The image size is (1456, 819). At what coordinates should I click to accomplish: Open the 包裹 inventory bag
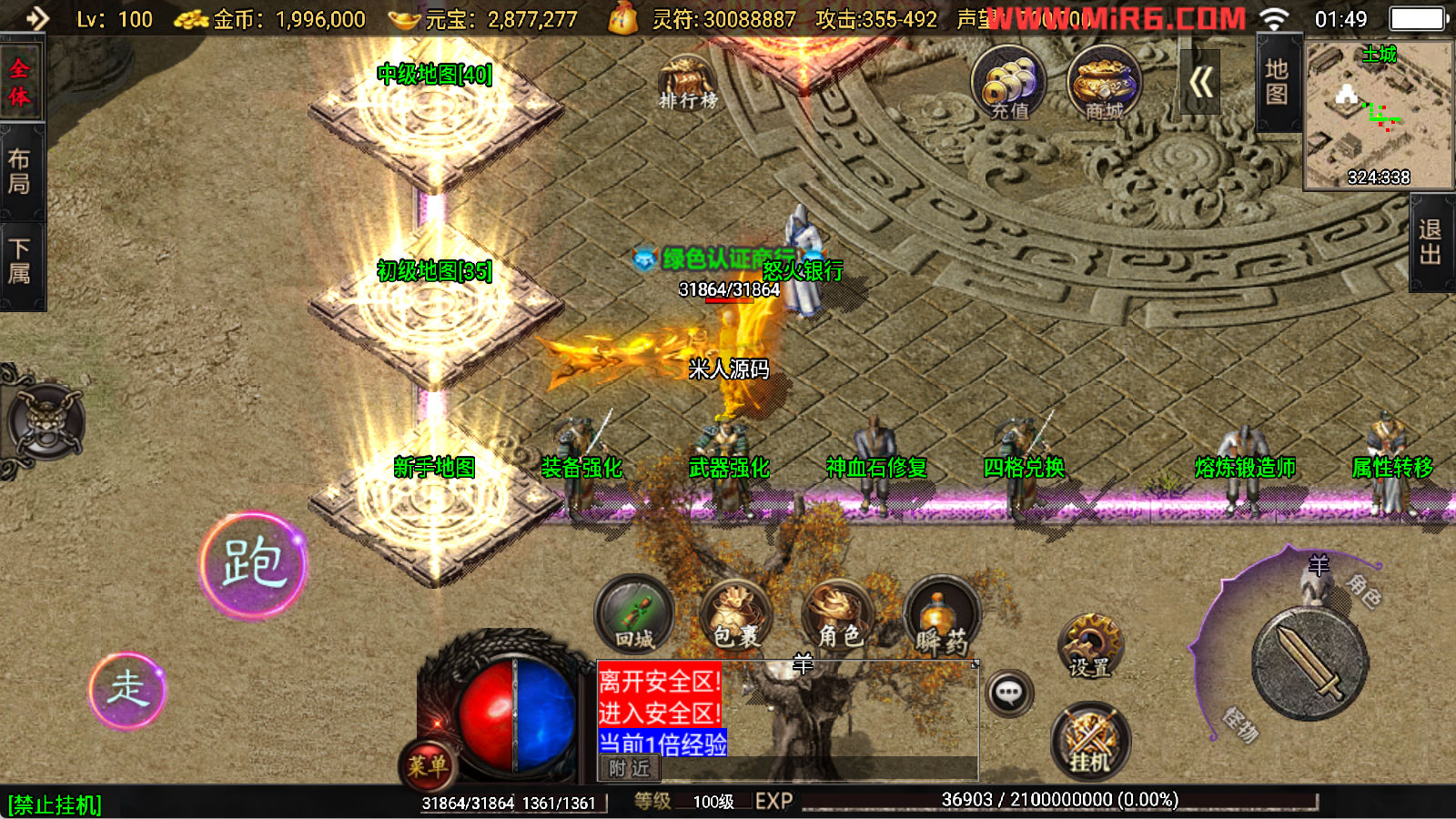point(736,615)
